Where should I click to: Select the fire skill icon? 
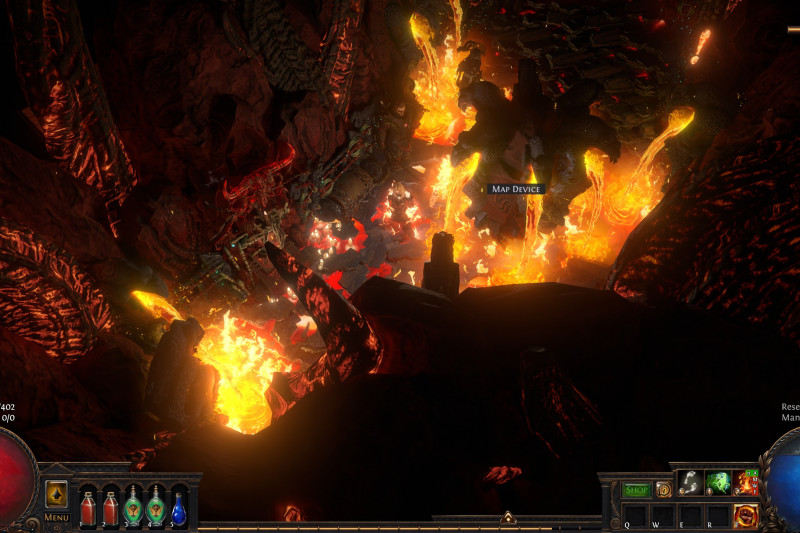pos(746,483)
